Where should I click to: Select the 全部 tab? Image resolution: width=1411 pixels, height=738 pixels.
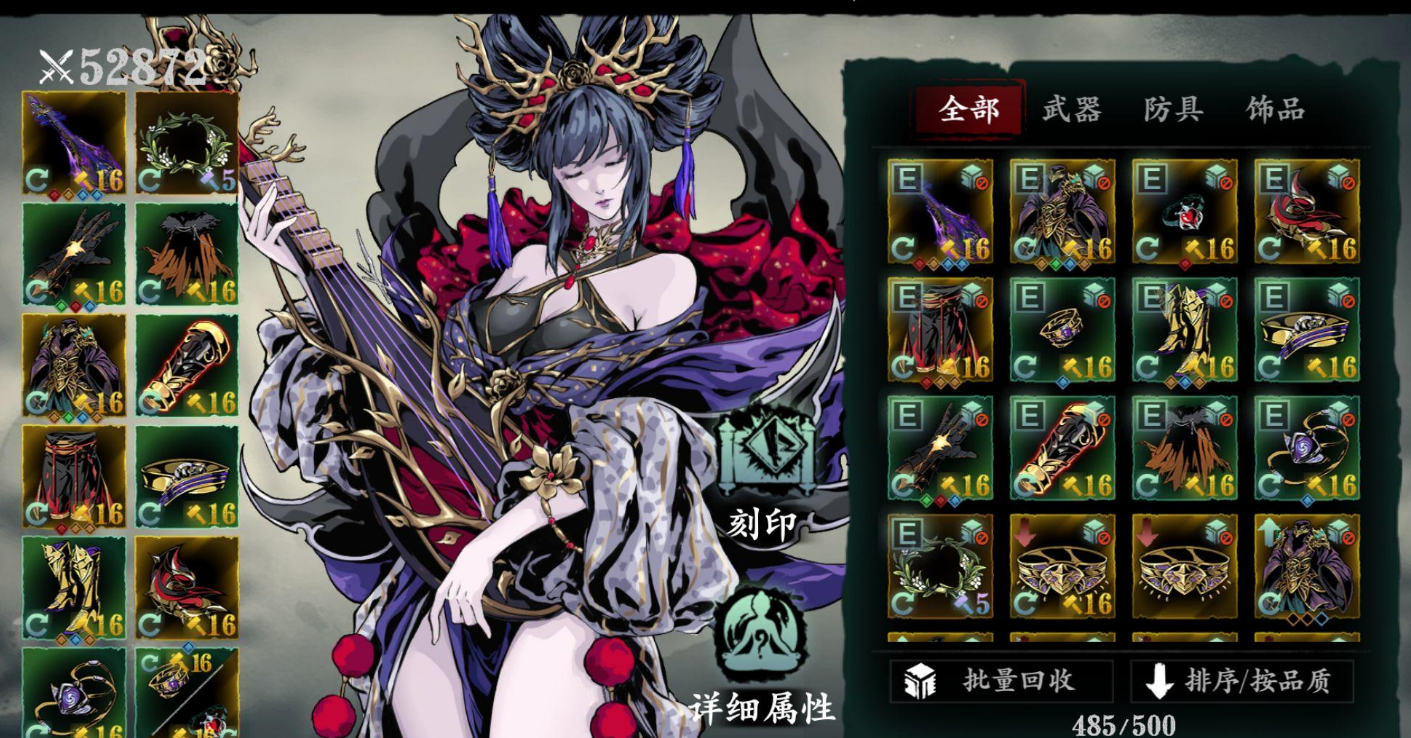click(969, 109)
